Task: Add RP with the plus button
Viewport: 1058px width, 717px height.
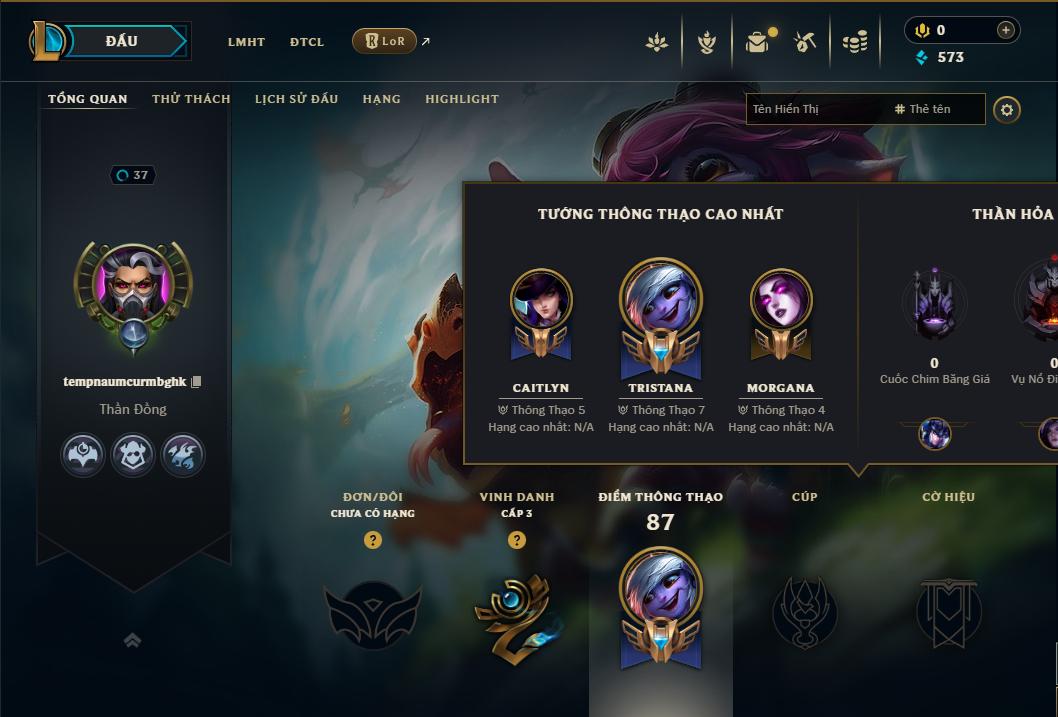Action: [1005, 30]
